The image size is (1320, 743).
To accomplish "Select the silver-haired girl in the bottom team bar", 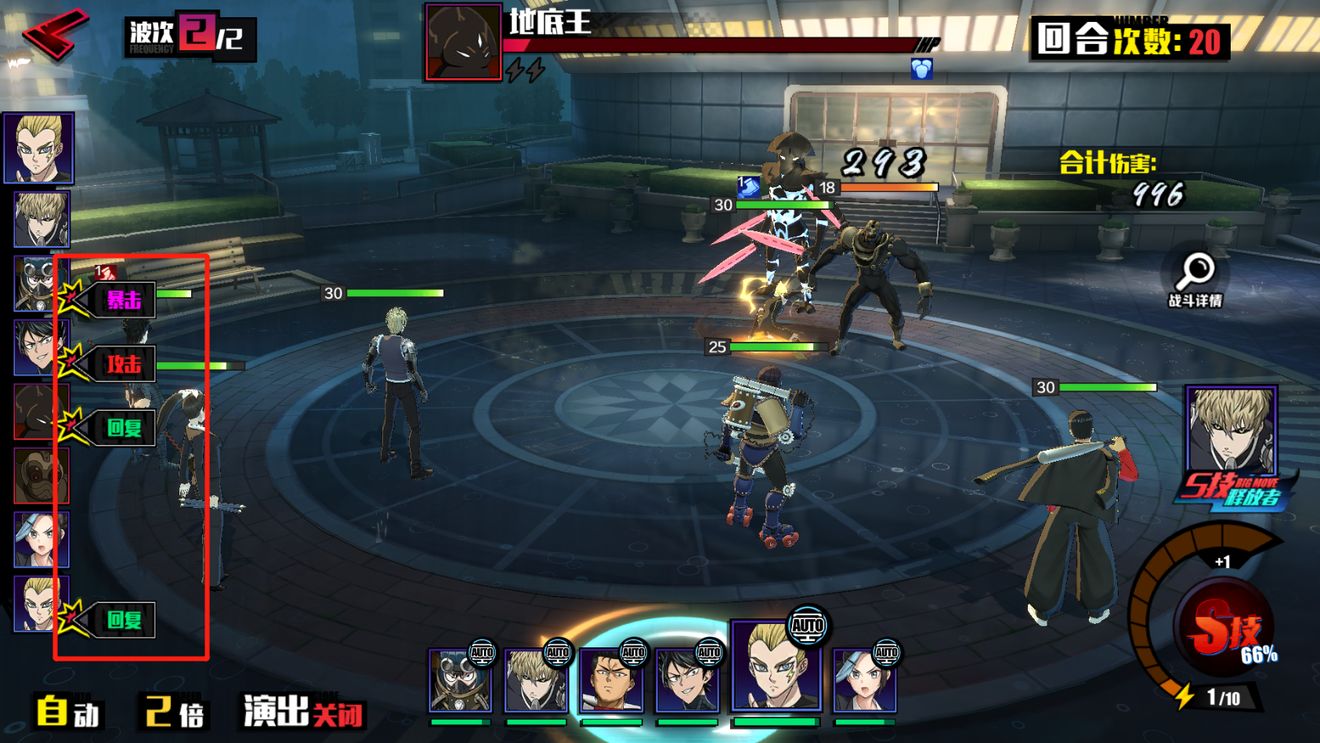I will 864,681.
